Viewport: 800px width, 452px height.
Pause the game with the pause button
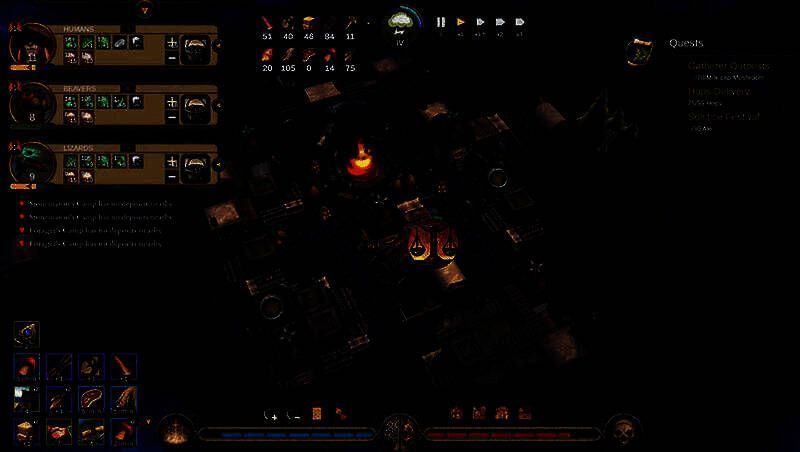click(441, 21)
